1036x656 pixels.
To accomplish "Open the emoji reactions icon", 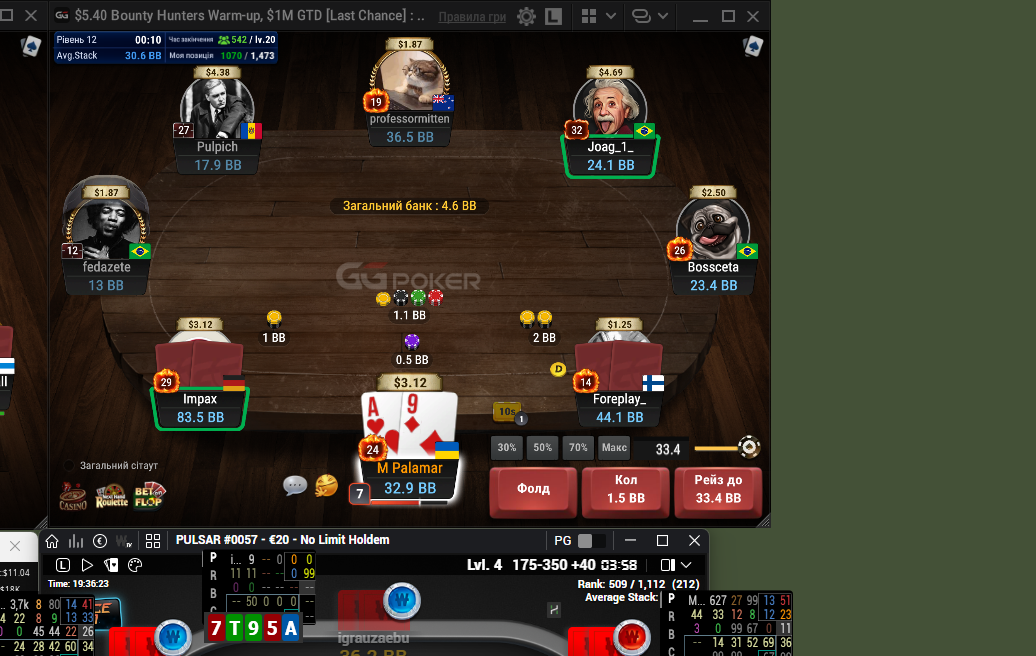I will (x=326, y=486).
